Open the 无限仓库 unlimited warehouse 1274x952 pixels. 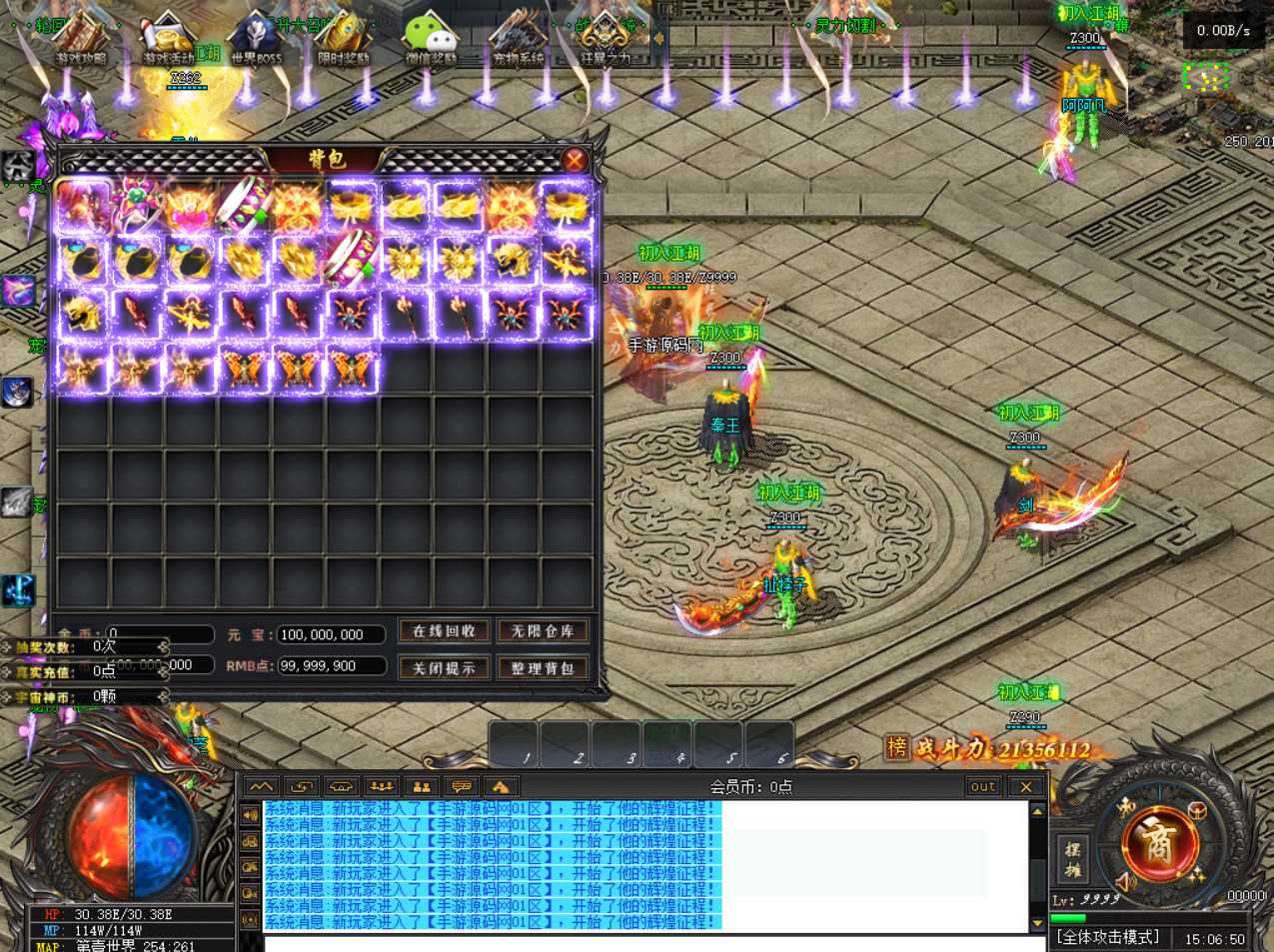point(542,631)
